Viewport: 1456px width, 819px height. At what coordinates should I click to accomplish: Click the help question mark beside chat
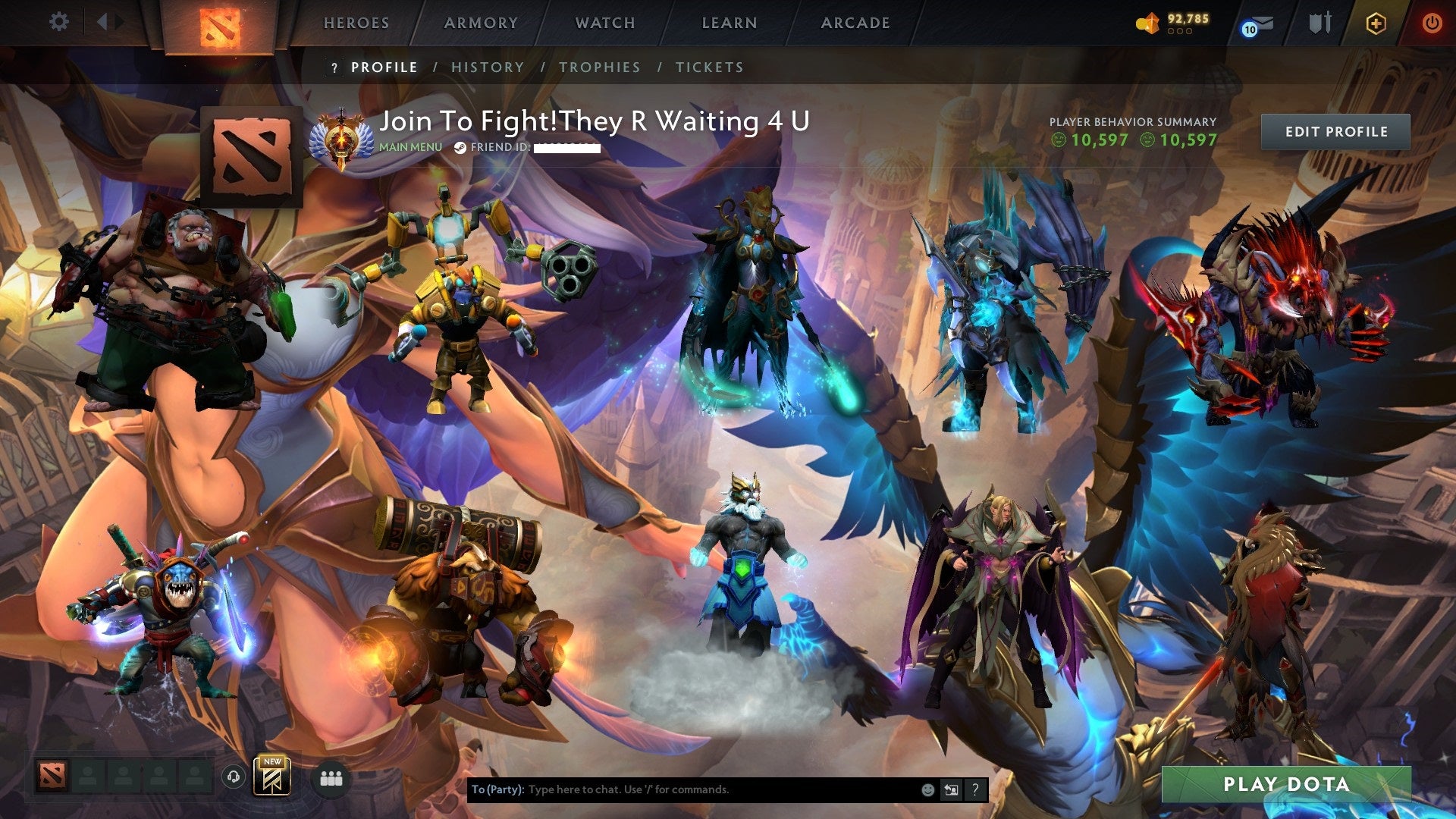(x=976, y=789)
